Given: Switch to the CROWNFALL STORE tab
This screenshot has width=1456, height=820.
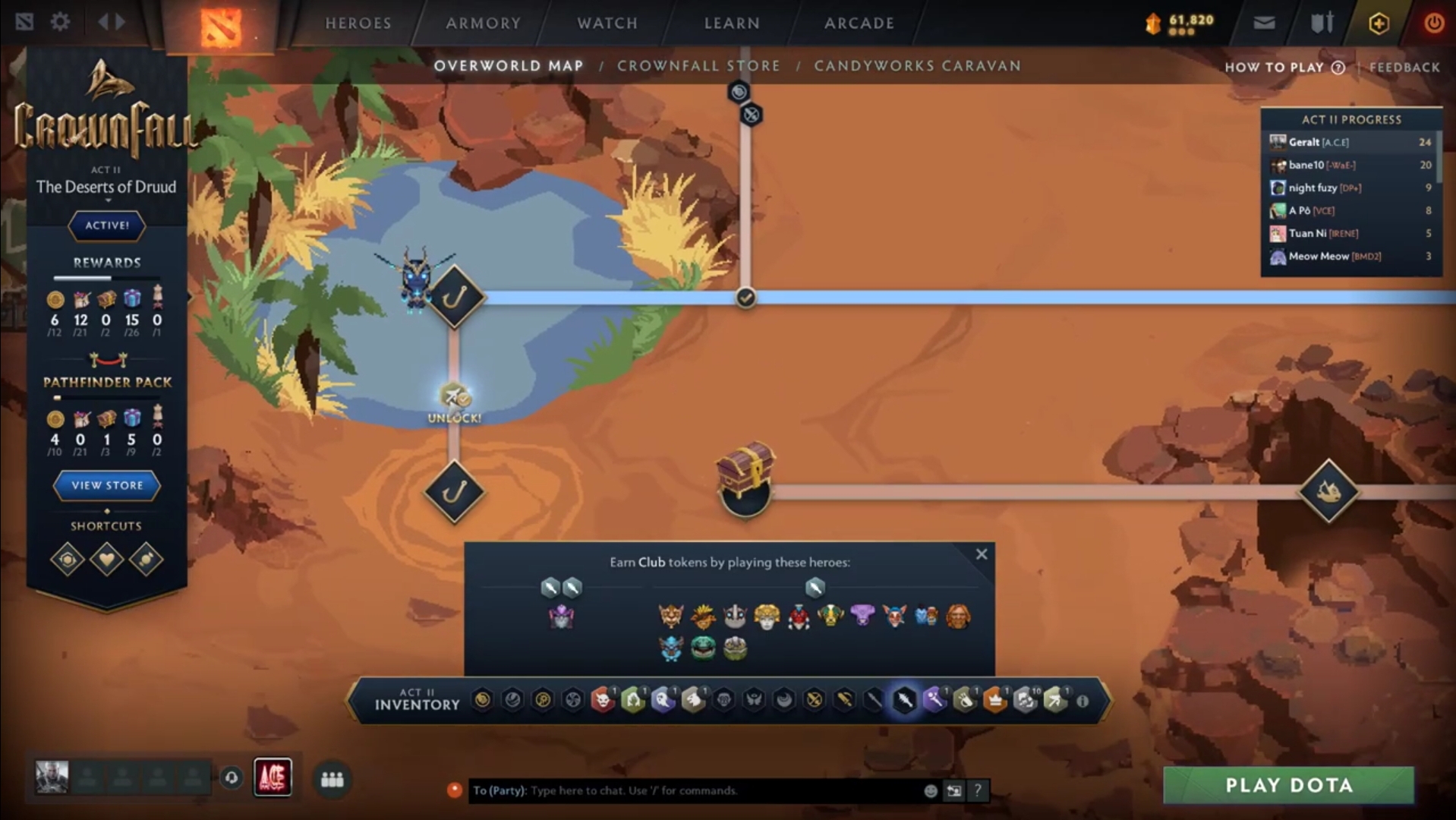Looking at the screenshot, I should (700, 66).
